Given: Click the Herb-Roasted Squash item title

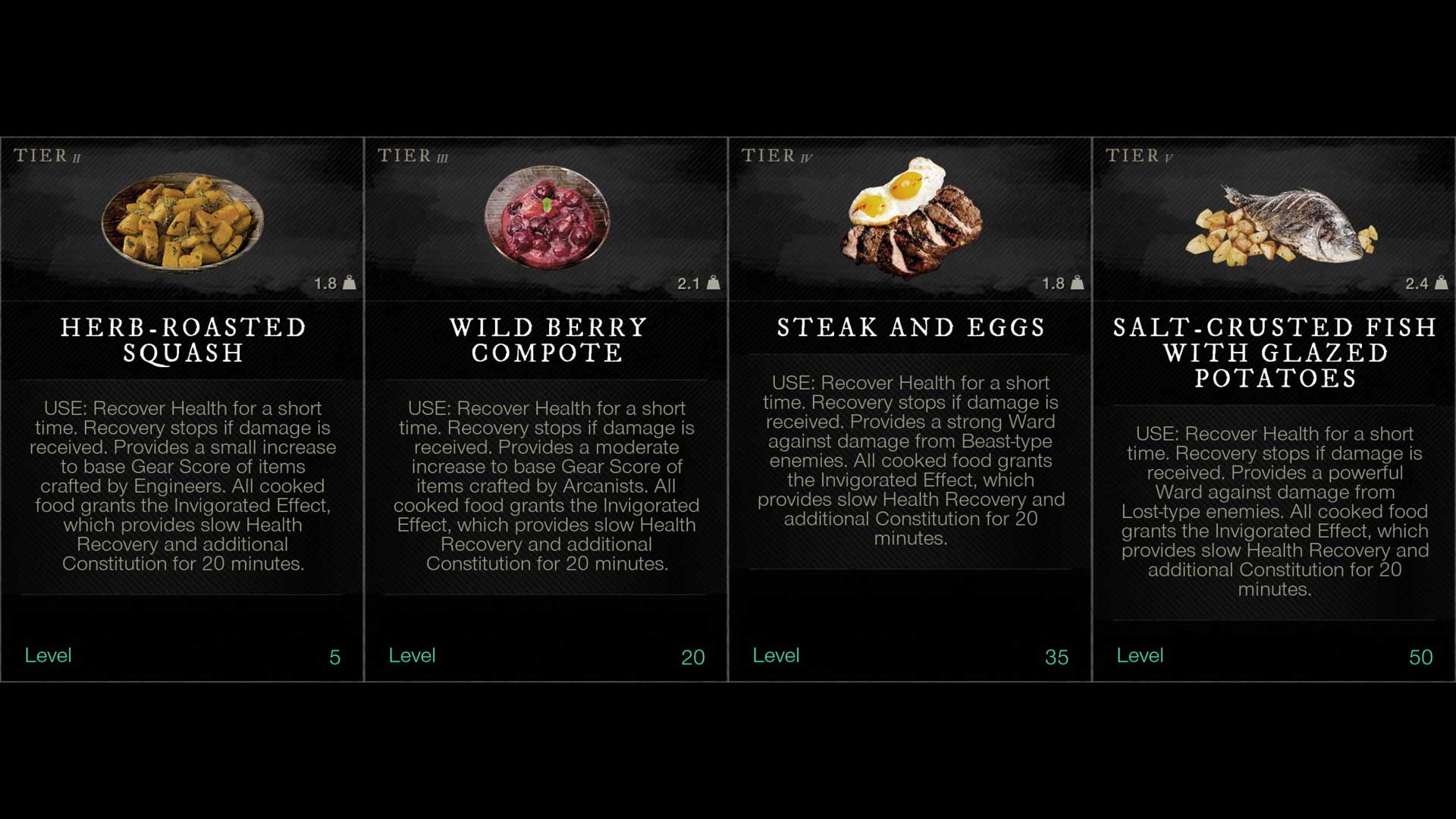Looking at the screenshot, I should tap(184, 340).
